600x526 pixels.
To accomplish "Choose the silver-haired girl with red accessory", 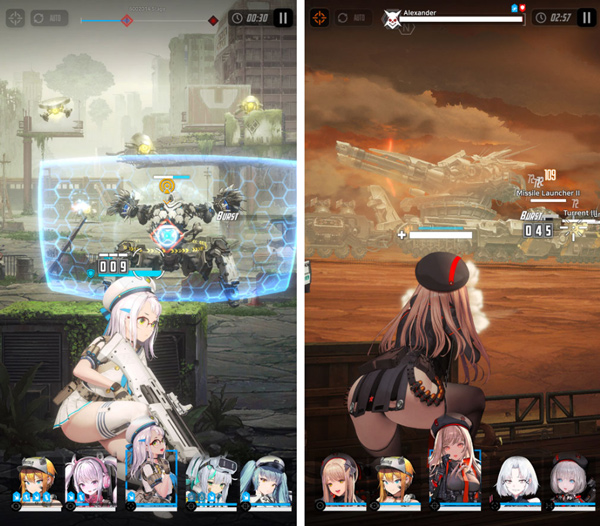I will coord(570,478).
